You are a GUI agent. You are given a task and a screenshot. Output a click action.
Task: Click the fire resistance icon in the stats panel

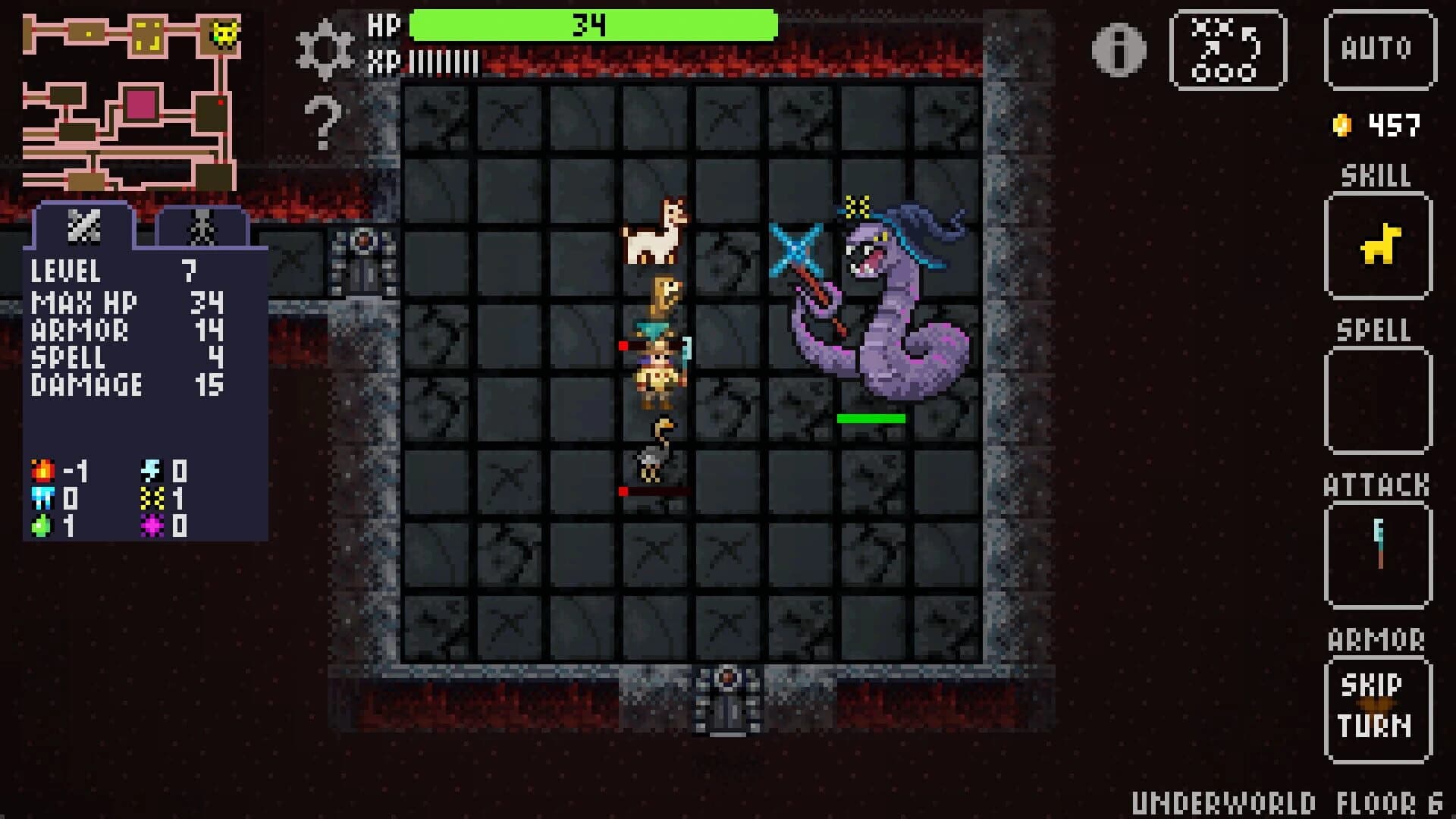pos(42,470)
